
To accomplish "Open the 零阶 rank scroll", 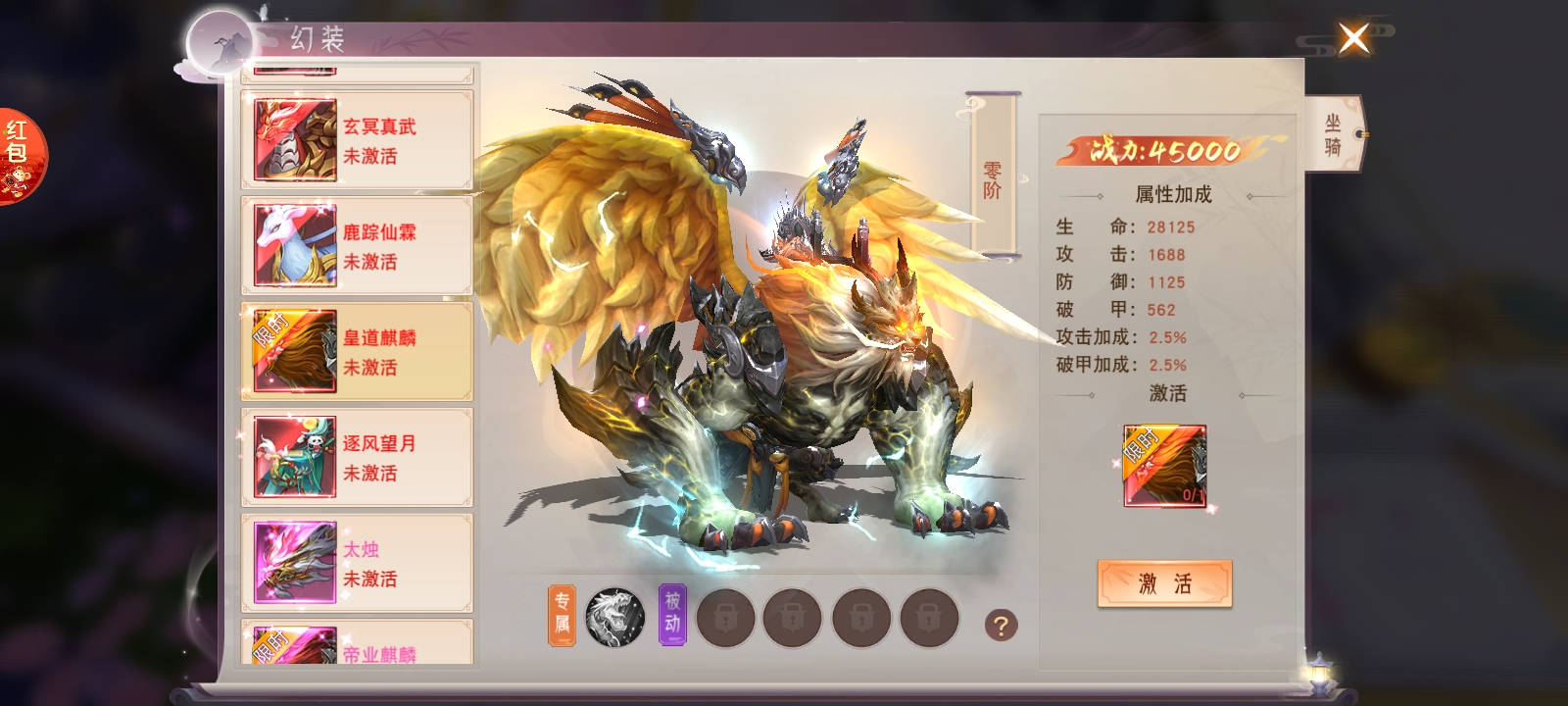I will tap(992, 176).
